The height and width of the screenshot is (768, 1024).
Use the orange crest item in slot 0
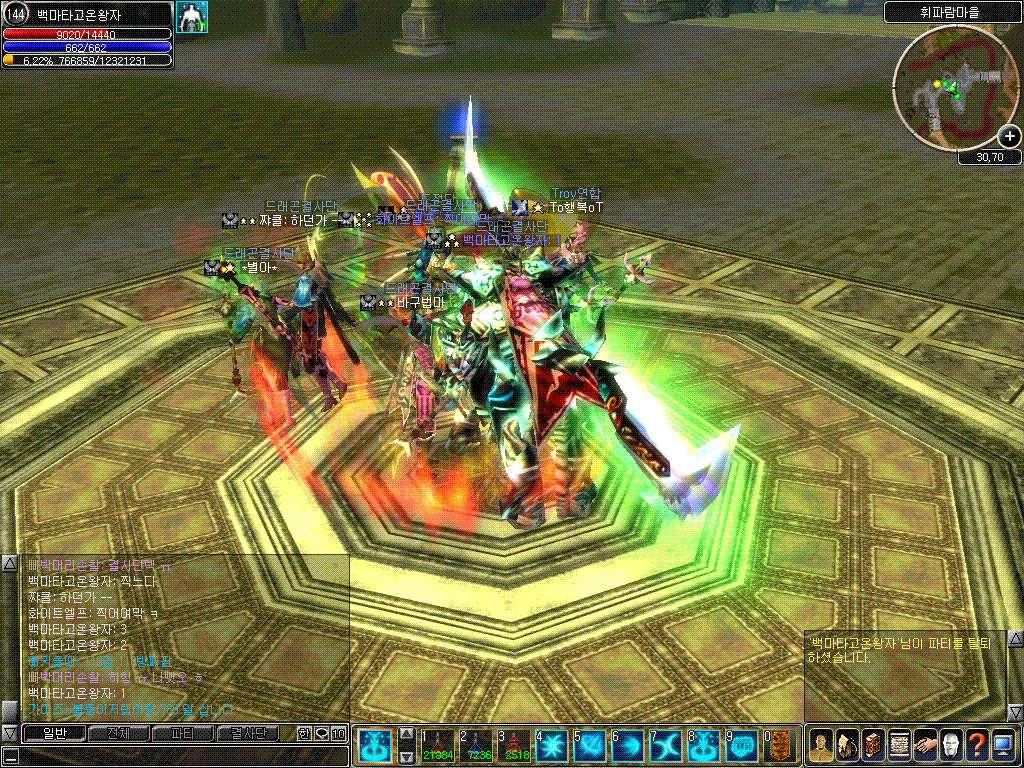click(780, 744)
